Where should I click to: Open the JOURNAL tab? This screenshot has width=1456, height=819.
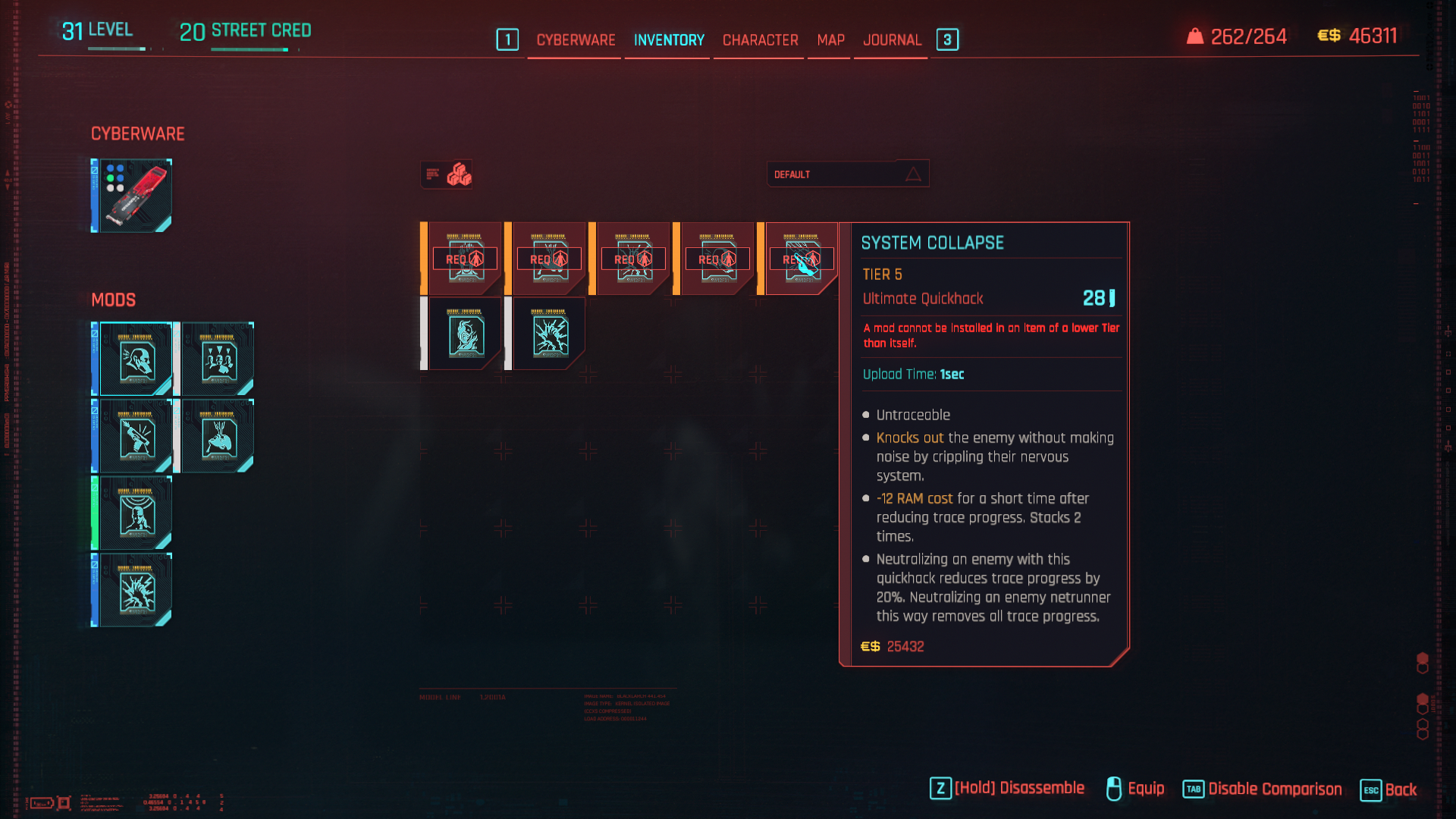pos(892,40)
